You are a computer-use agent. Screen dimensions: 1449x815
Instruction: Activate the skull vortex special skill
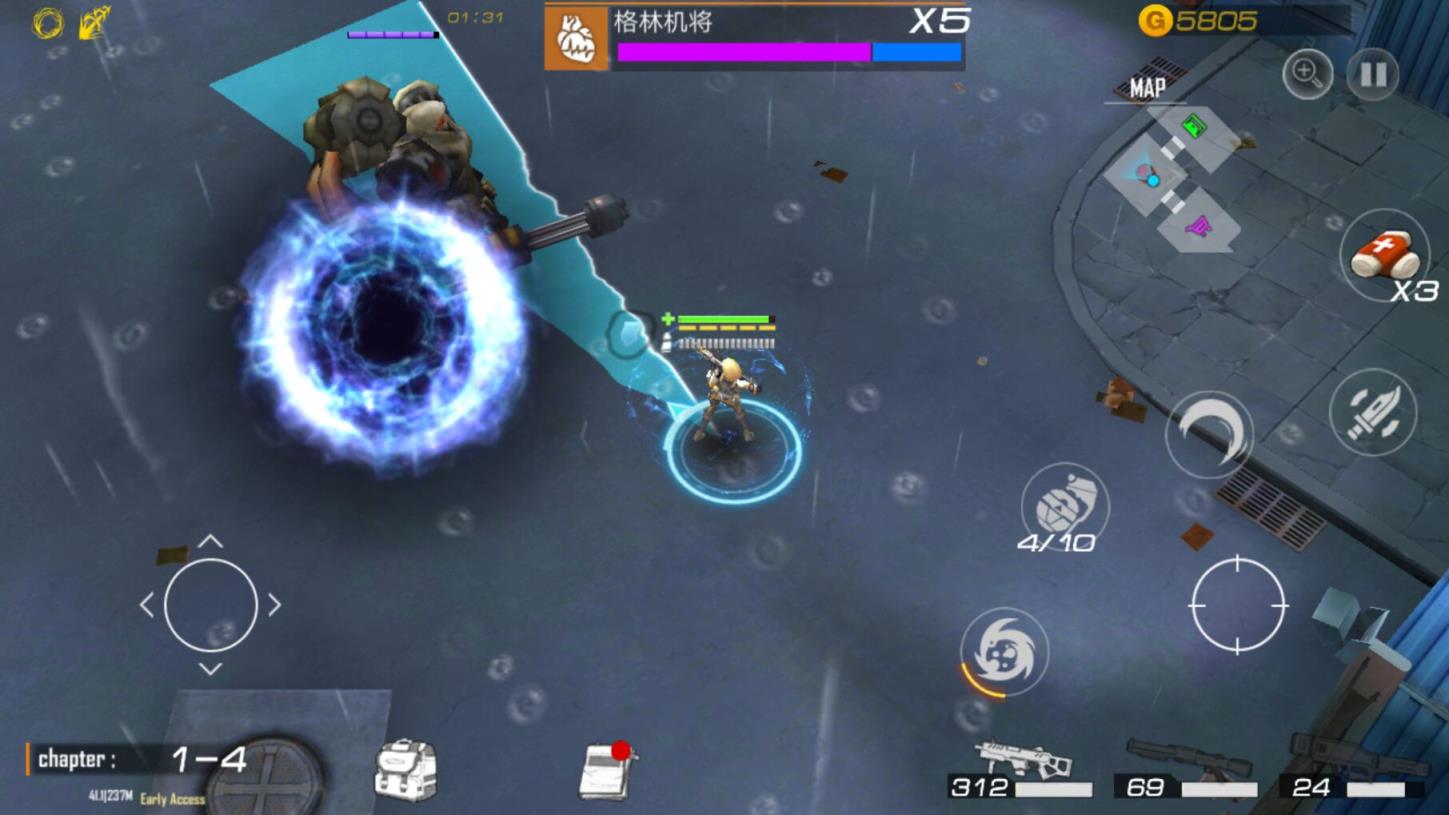tap(1004, 652)
